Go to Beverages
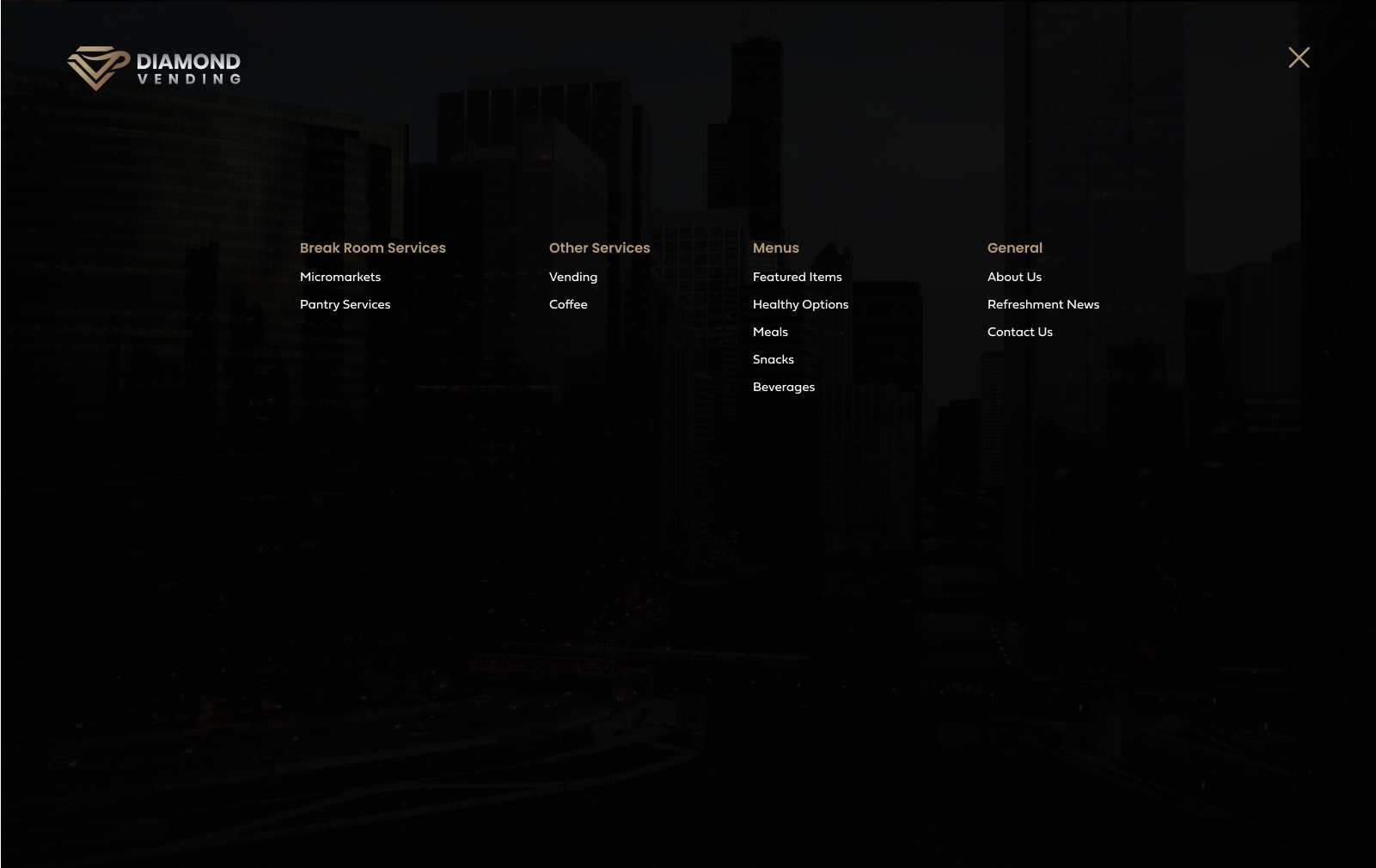 783,388
